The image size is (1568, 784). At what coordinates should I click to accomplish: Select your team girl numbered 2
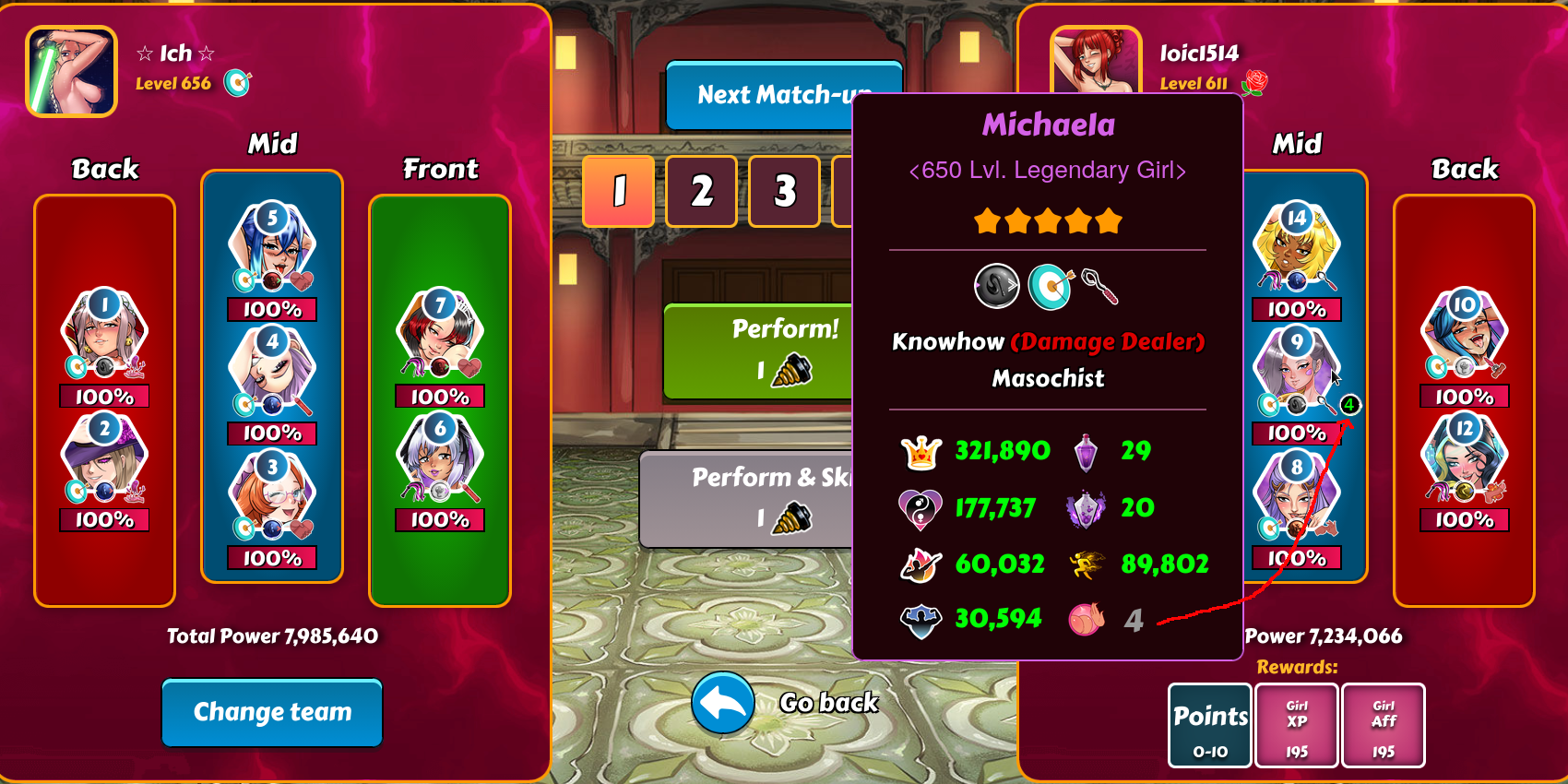(x=104, y=459)
